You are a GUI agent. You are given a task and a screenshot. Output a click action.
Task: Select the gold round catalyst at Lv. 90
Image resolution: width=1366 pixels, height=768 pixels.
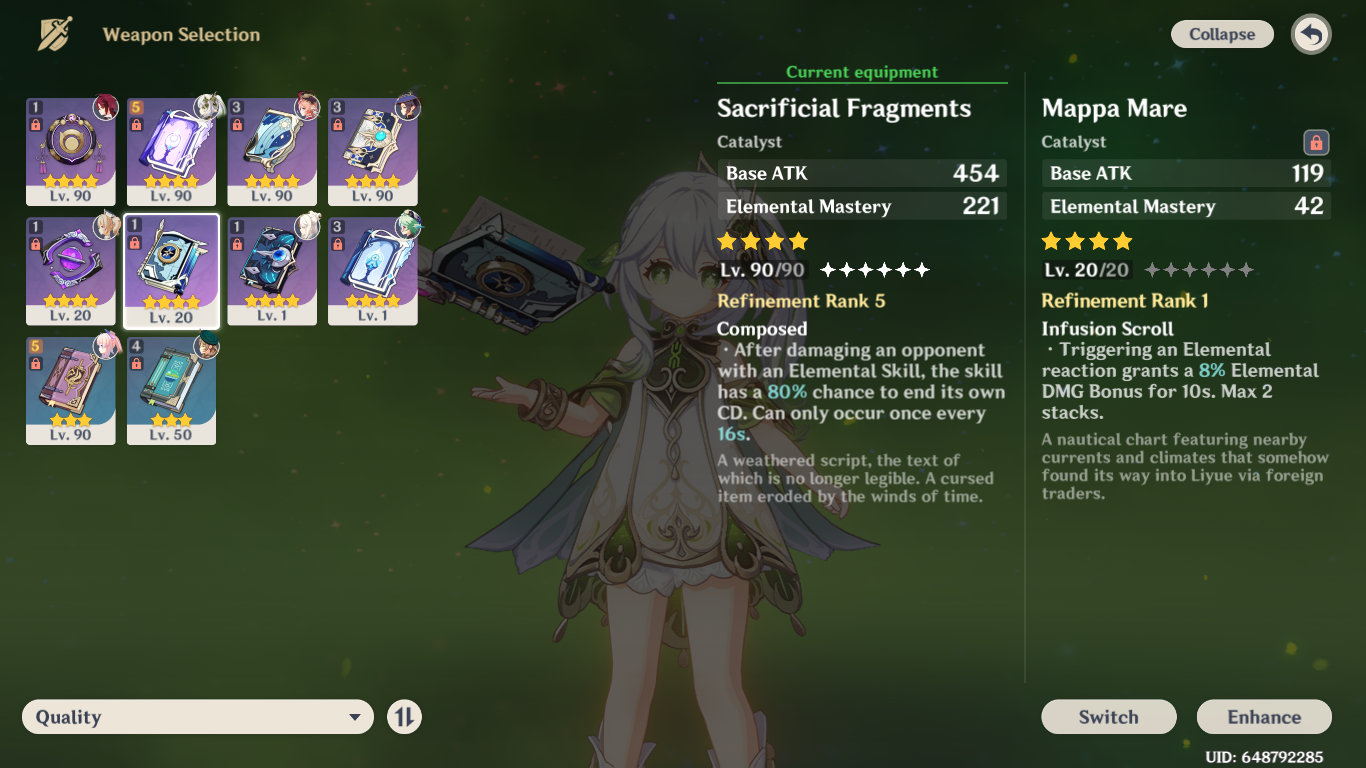point(70,150)
